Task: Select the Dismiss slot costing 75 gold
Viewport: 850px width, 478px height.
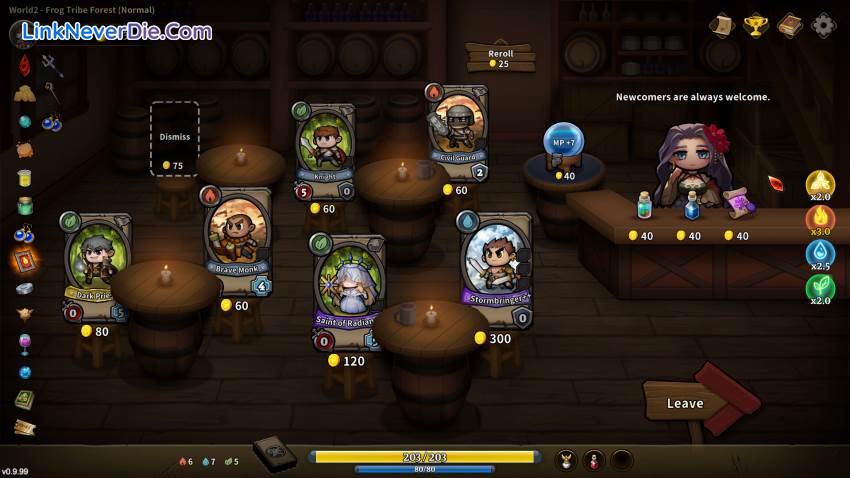Action: click(x=174, y=139)
